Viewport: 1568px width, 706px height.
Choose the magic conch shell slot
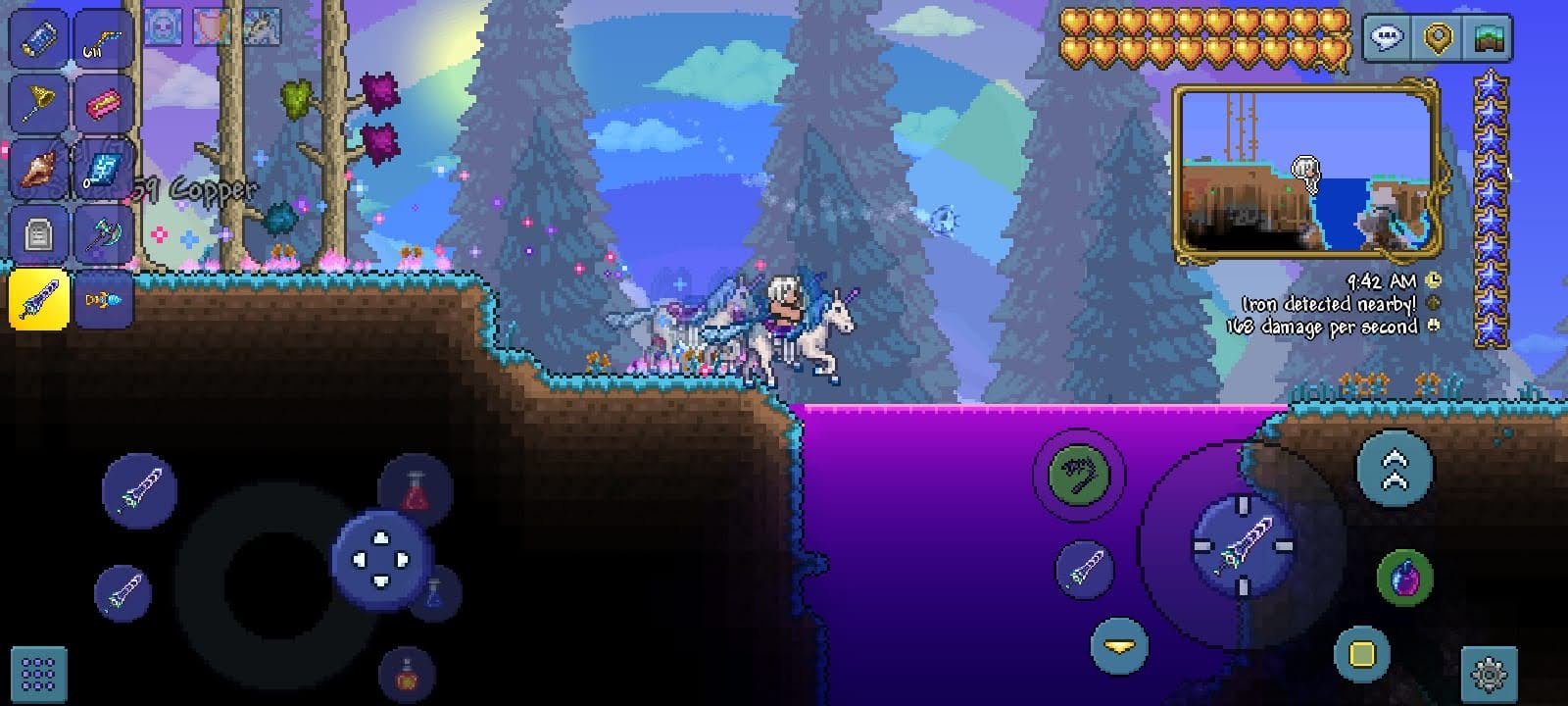click(x=39, y=168)
